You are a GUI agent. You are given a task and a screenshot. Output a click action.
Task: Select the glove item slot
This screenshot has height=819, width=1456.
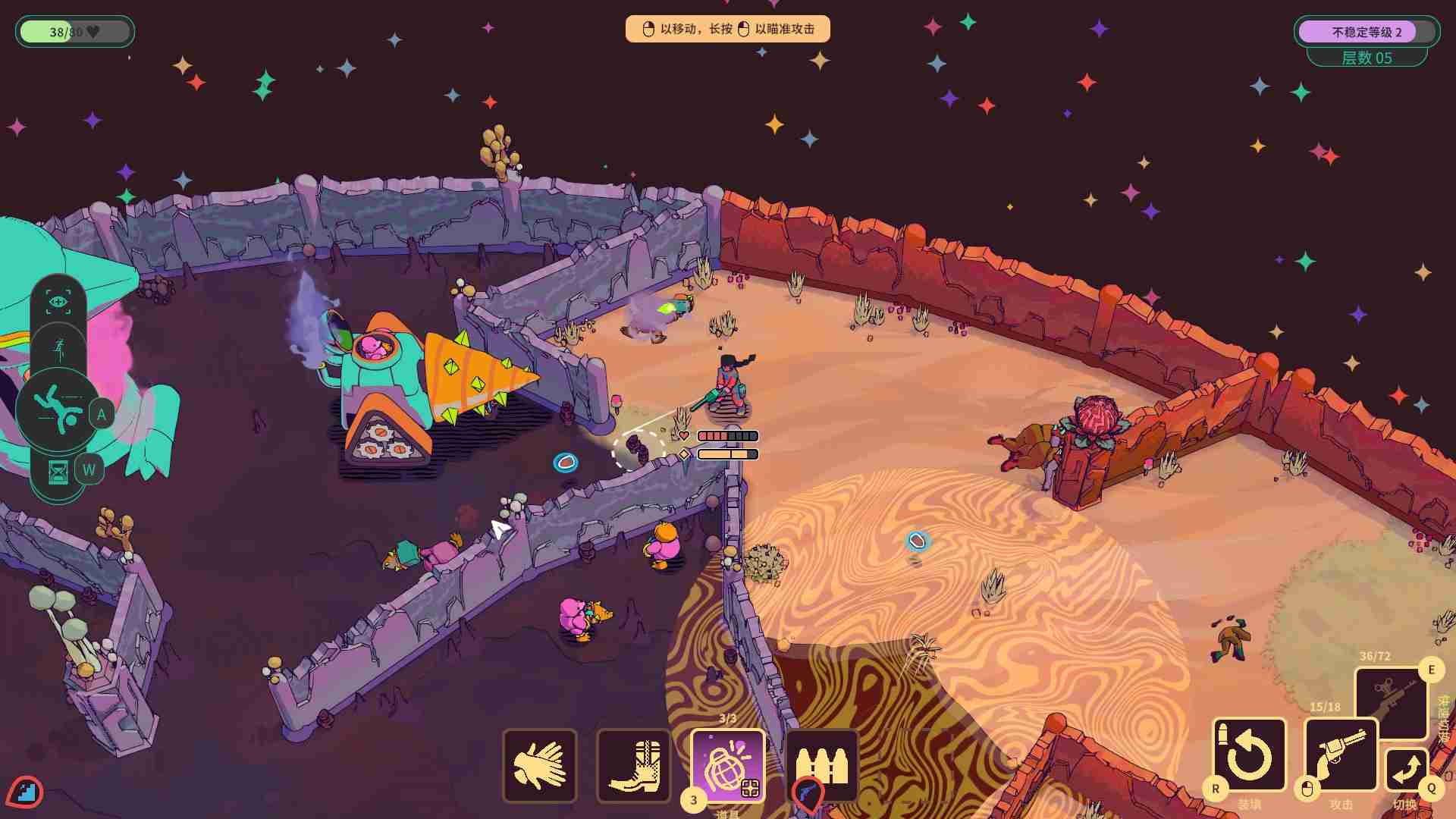[x=540, y=766]
